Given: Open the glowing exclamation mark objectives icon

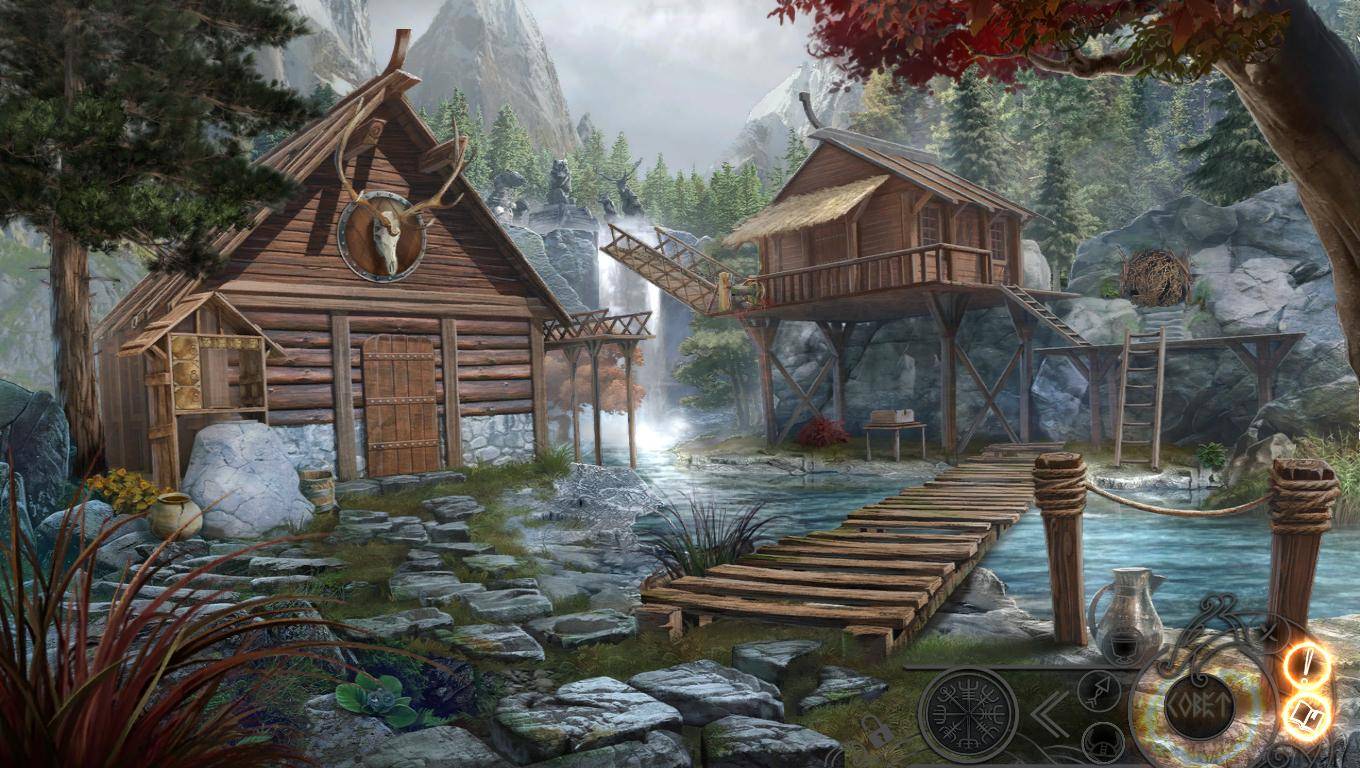Looking at the screenshot, I should pyautogui.click(x=1308, y=664).
